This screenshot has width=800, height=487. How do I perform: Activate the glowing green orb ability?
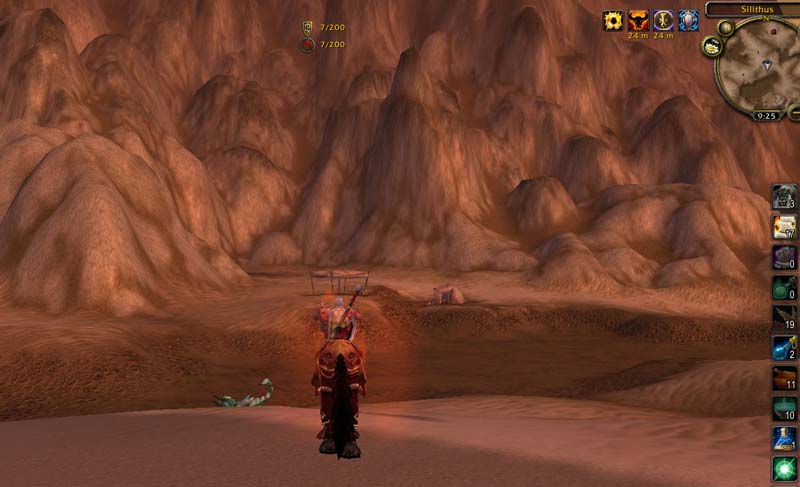784,467
